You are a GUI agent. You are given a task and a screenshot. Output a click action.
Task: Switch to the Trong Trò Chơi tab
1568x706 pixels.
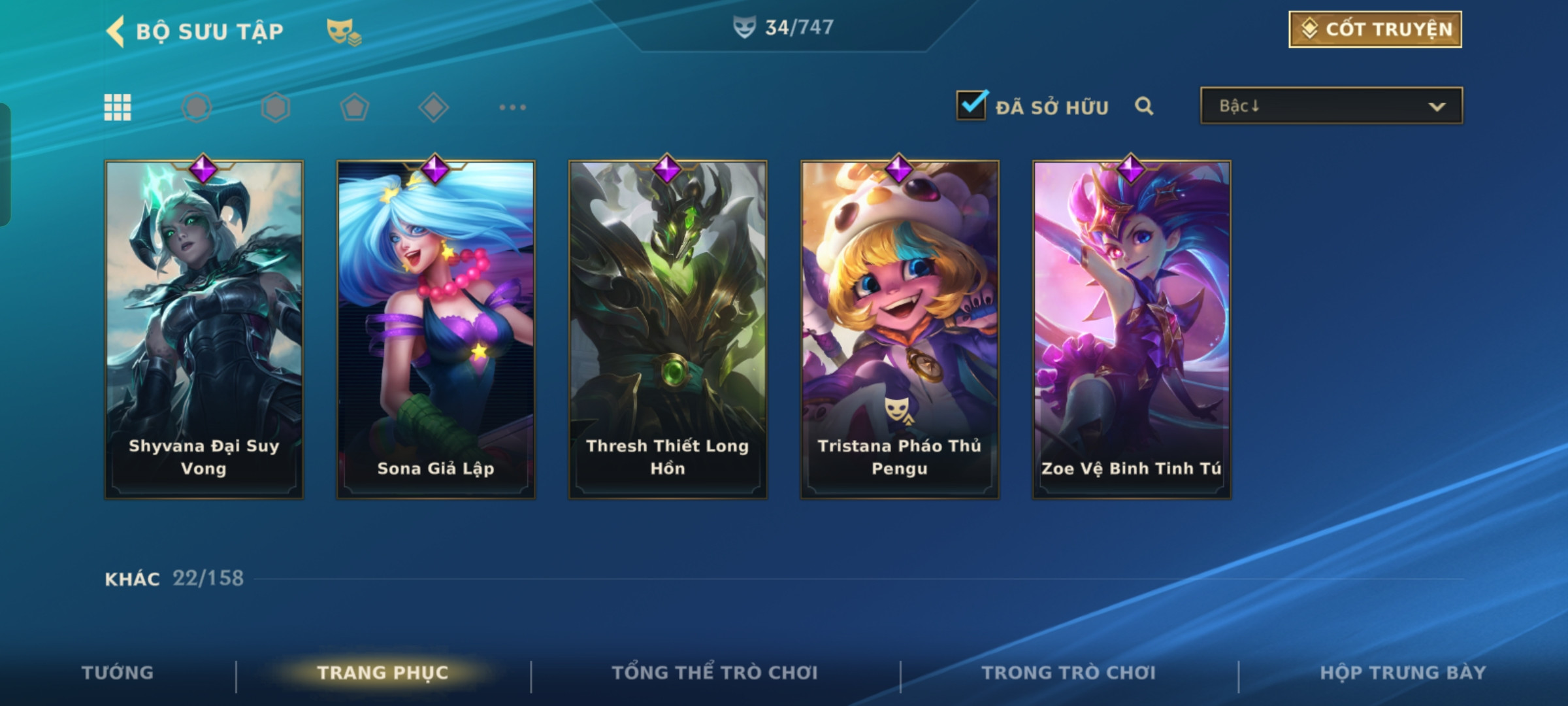click(x=1069, y=673)
